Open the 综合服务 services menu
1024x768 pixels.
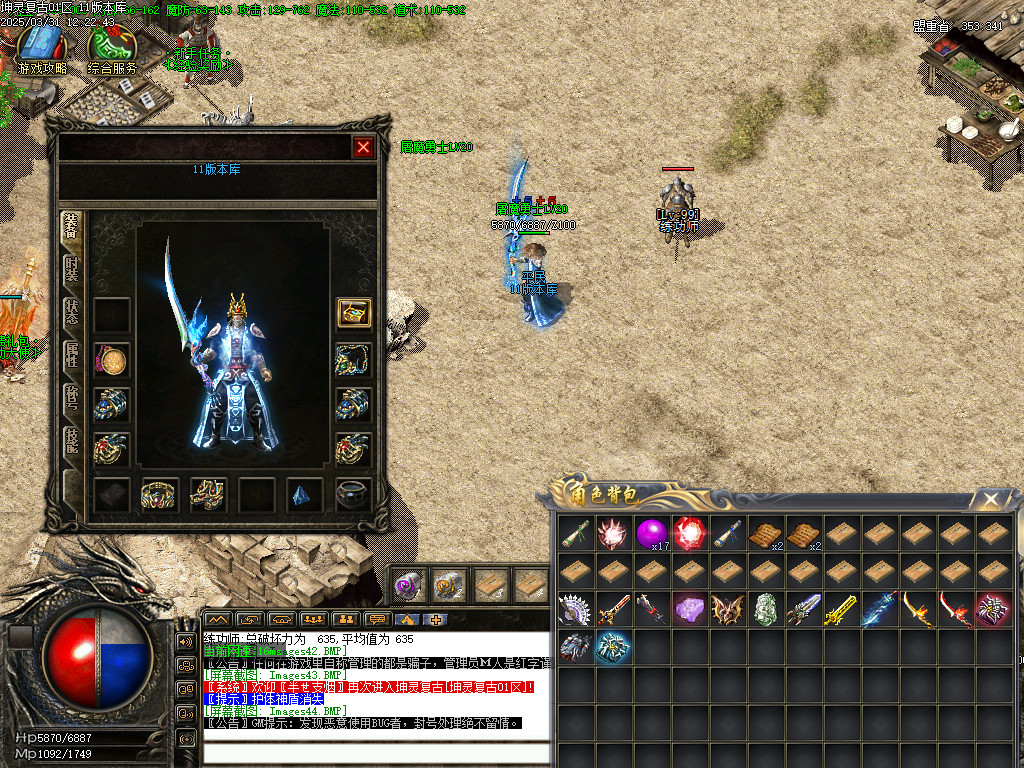click(x=112, y=50)
